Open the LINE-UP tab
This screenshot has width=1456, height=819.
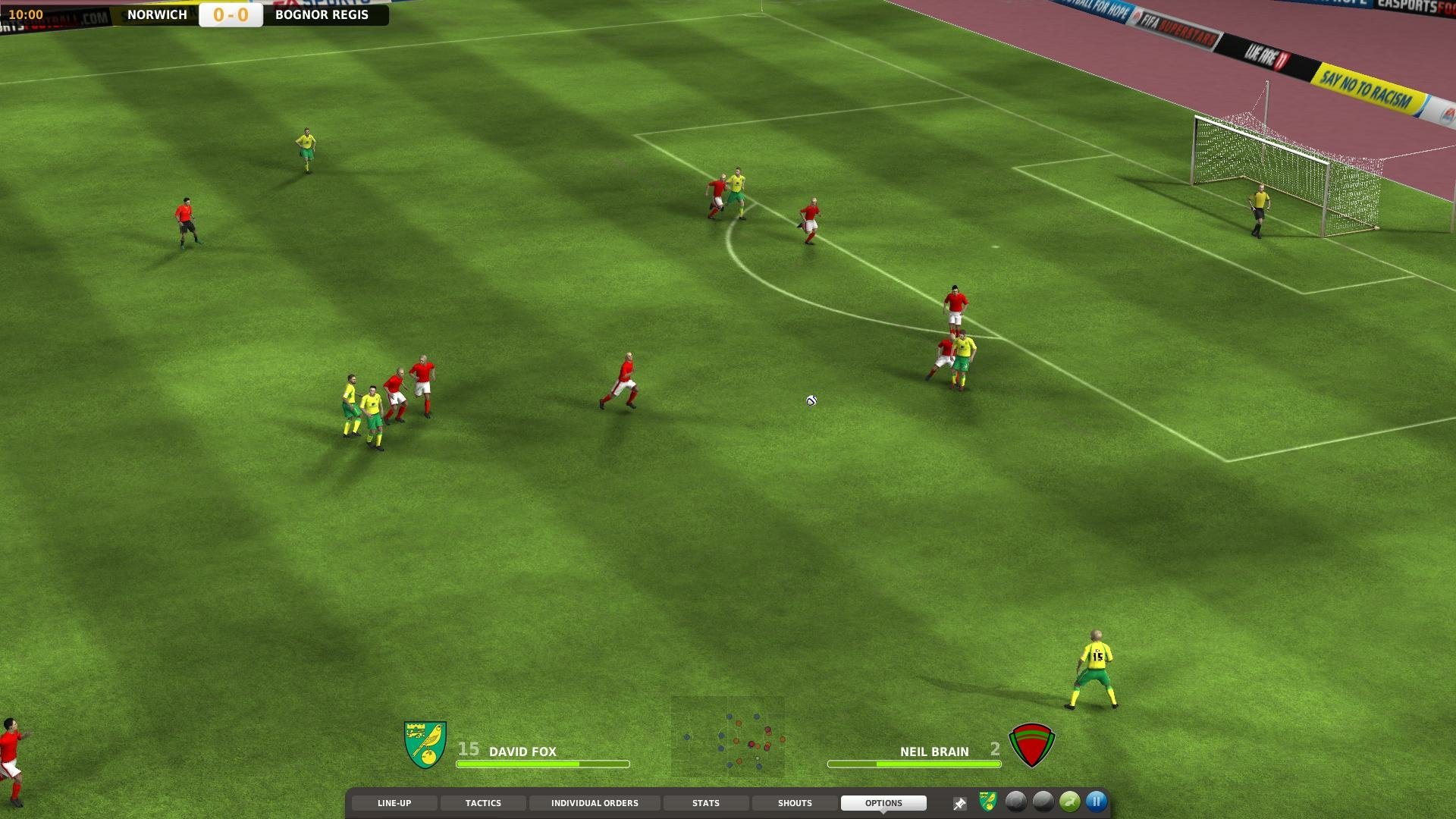coord(394,802)
